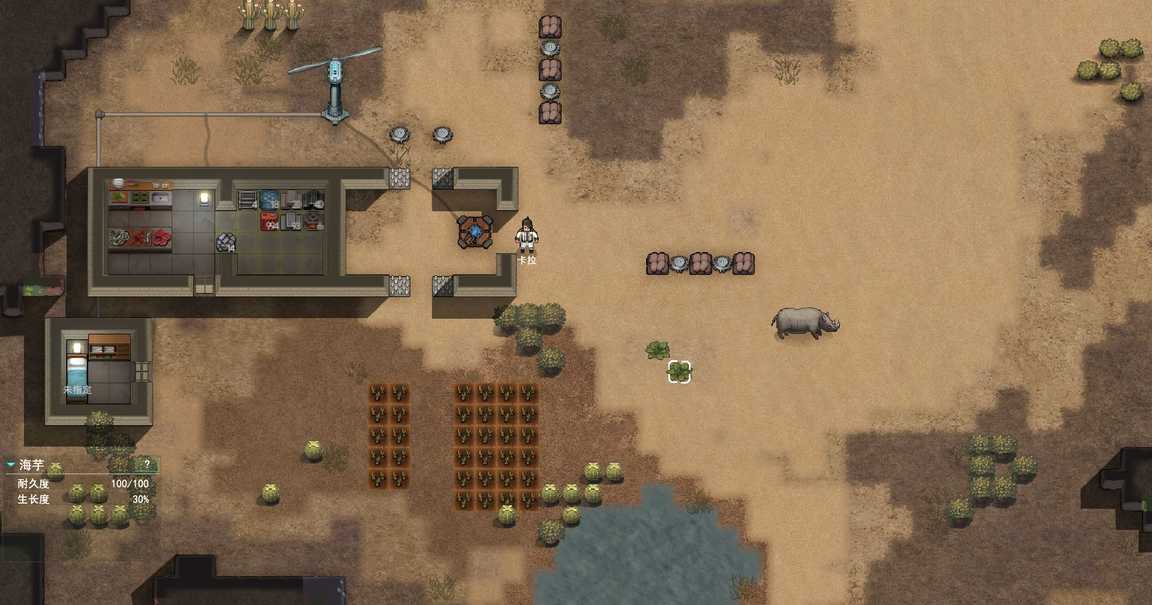1152x605 pixels.
Task: Open the question mark info button
Action: [147, 465]
